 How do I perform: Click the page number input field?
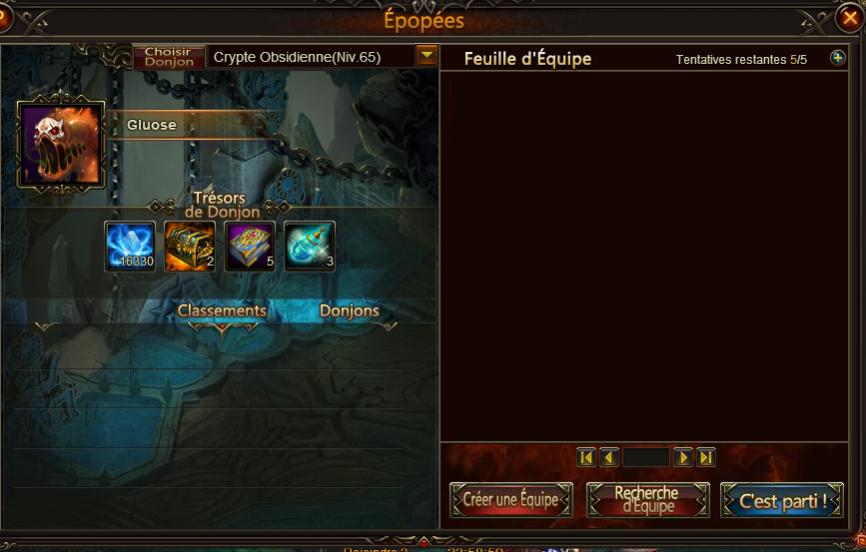[646, 457]
